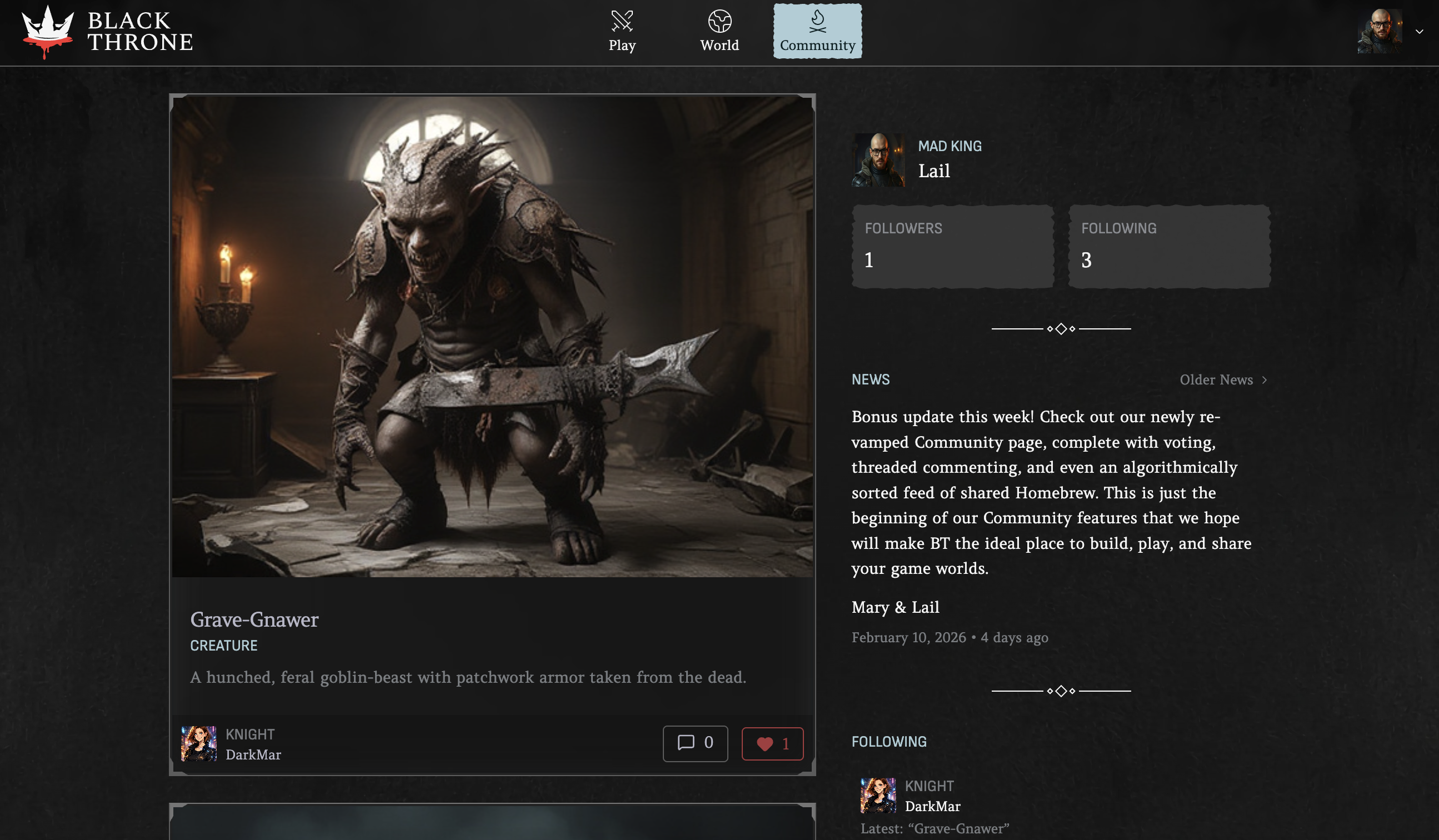The height and width of the screenshot is (840, 1439).
Task: Open the Followers counter card
Action: [952, 247]
